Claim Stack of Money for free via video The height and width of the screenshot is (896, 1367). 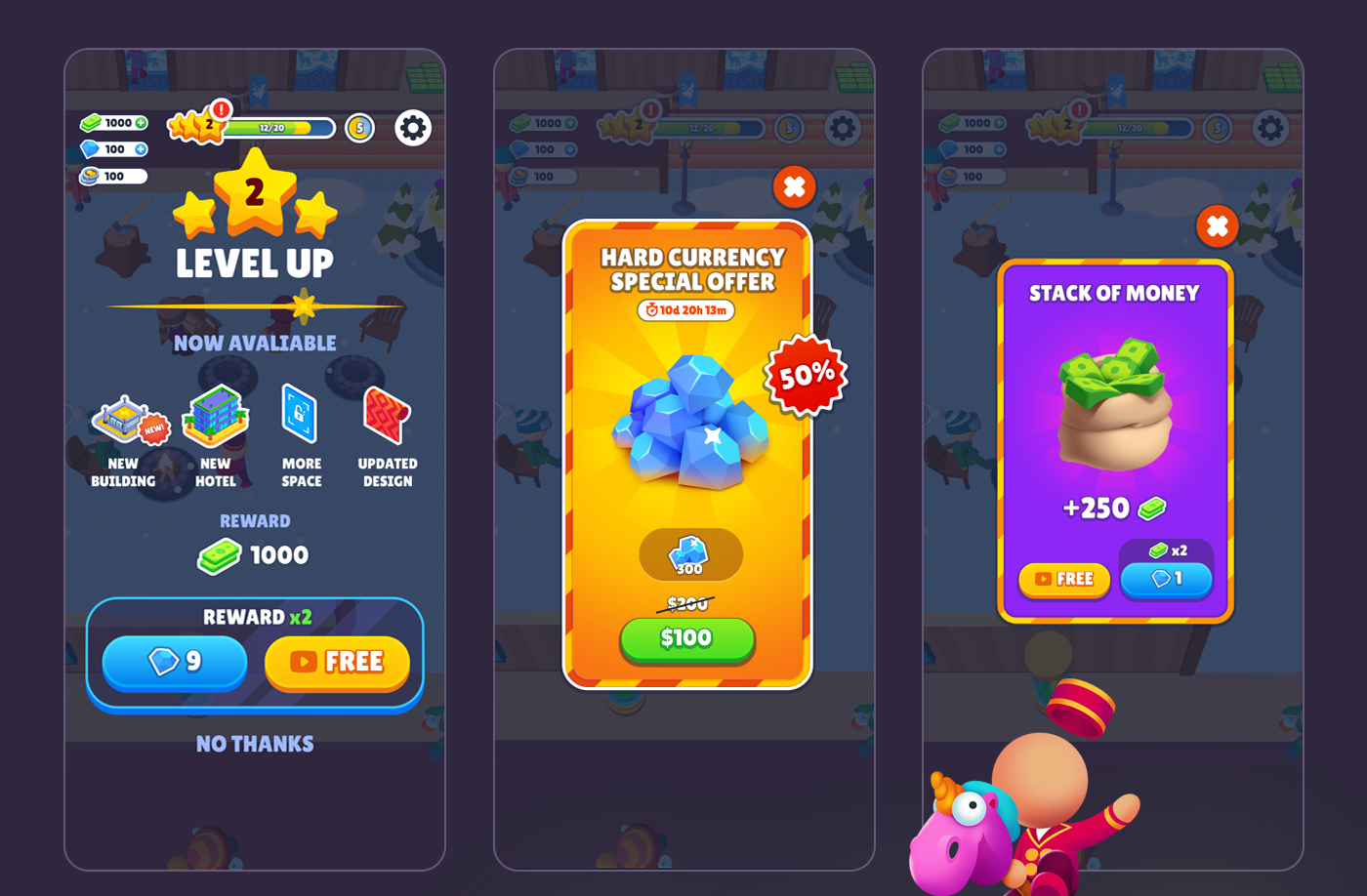click(1064, 580)
